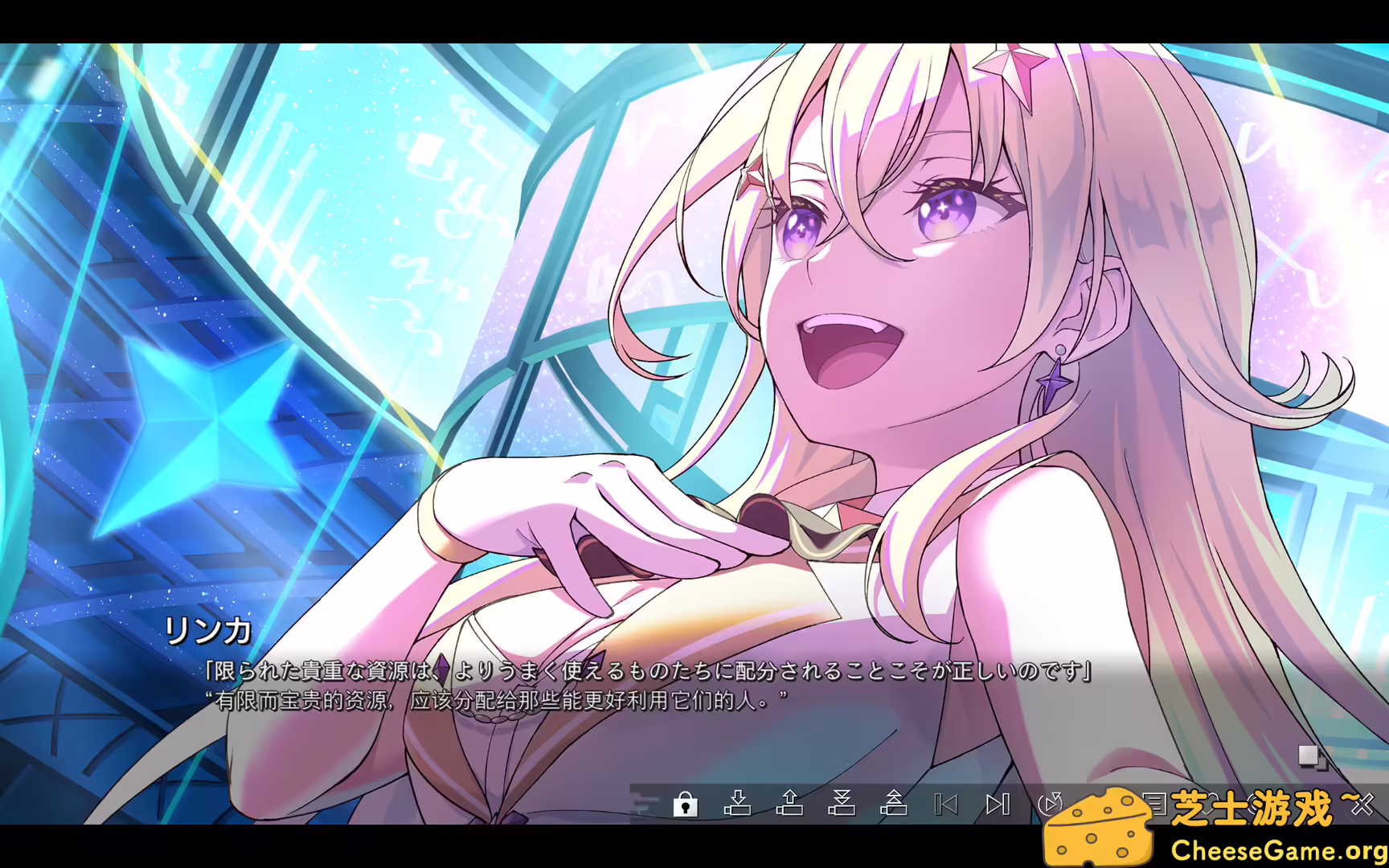Toggle the padlock message-lock icon
The width and height of the screenshot is (1389, 868).
pyautogui.click(x=685, y=804)
